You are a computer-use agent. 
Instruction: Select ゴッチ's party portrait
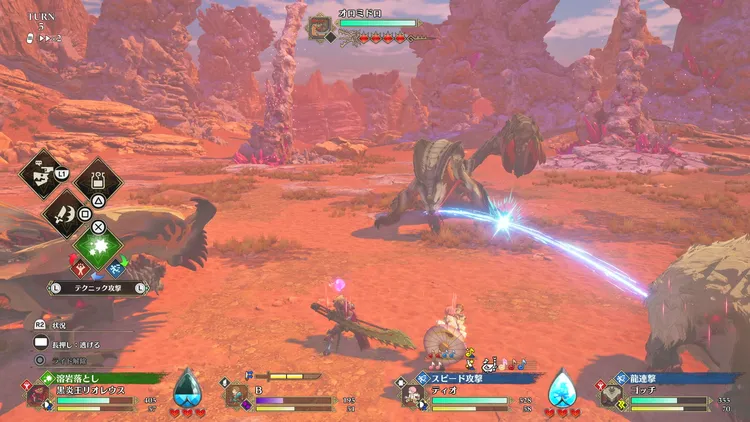[x=609, y=395]
